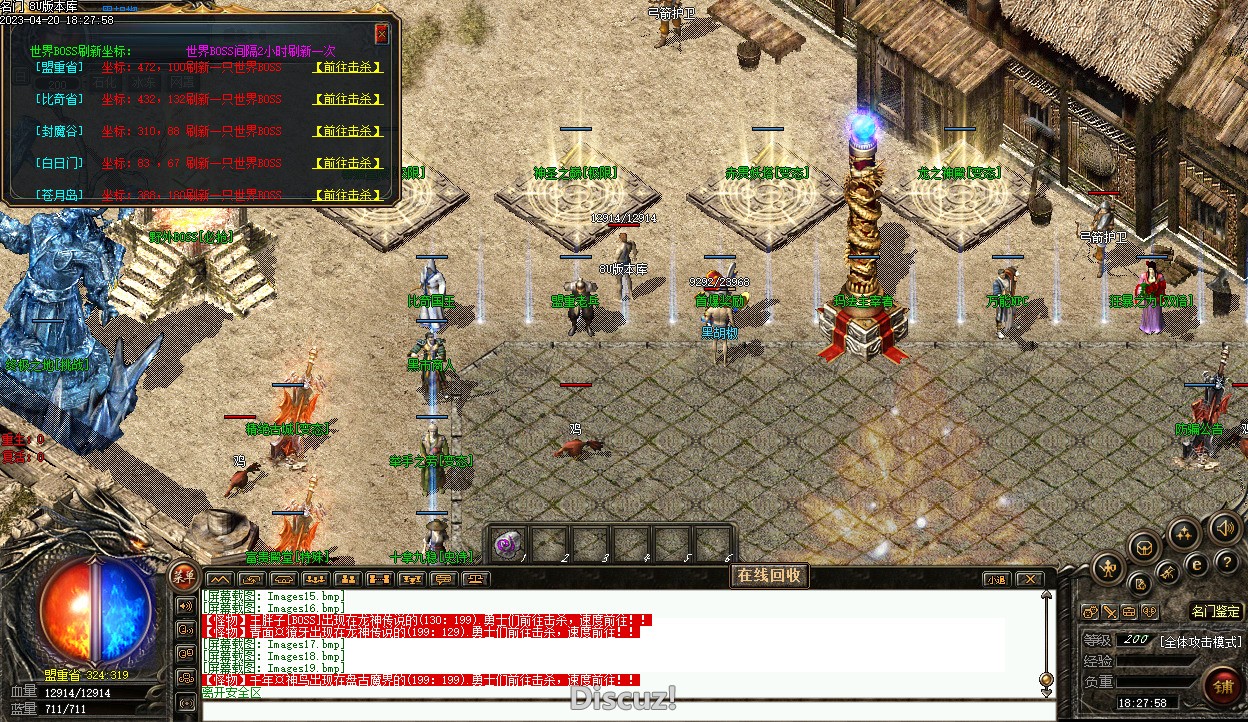Switch the 全体攻击模式 attack mode

coord(1200,641)
